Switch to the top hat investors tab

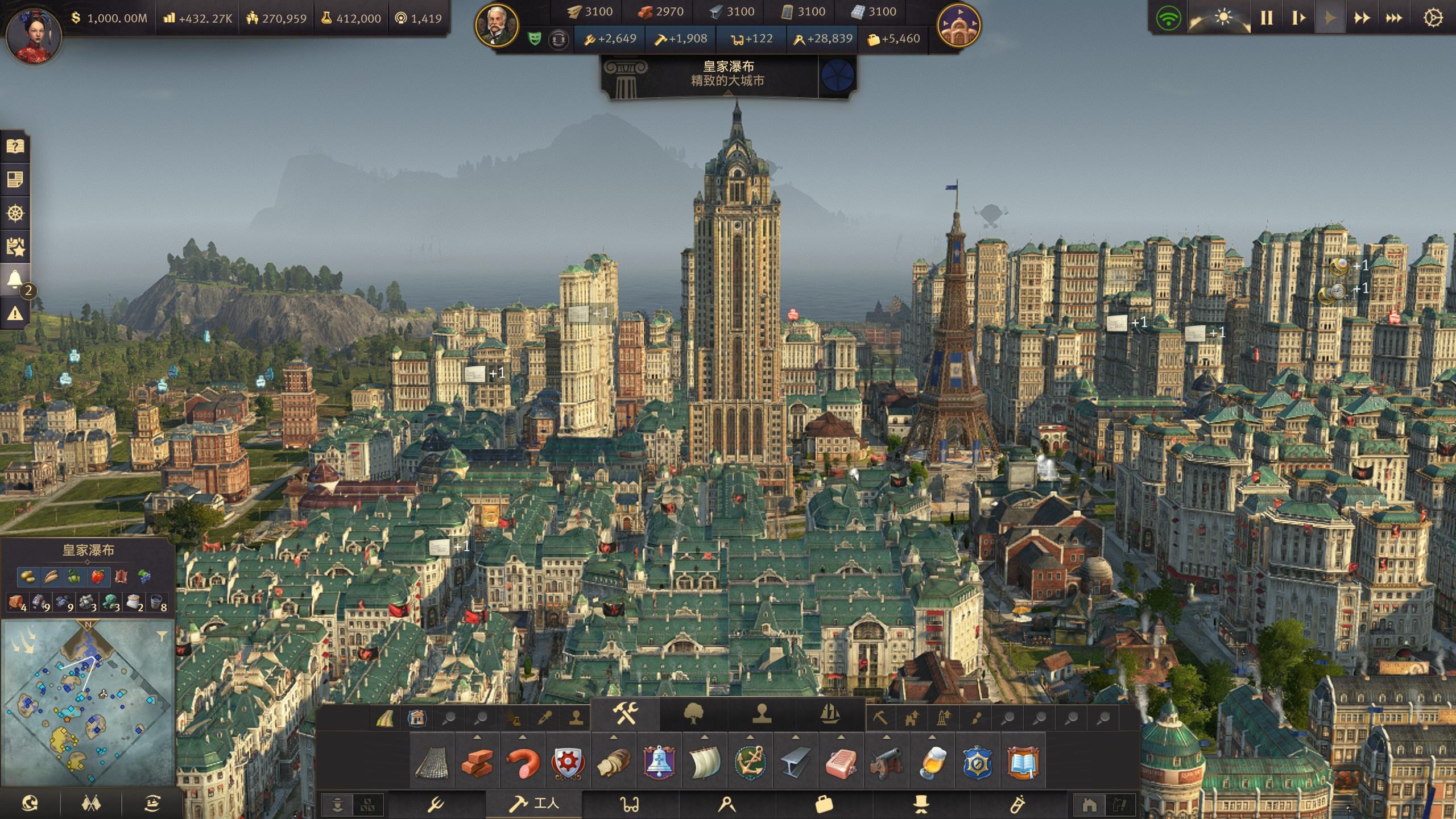tap(921, 804)
